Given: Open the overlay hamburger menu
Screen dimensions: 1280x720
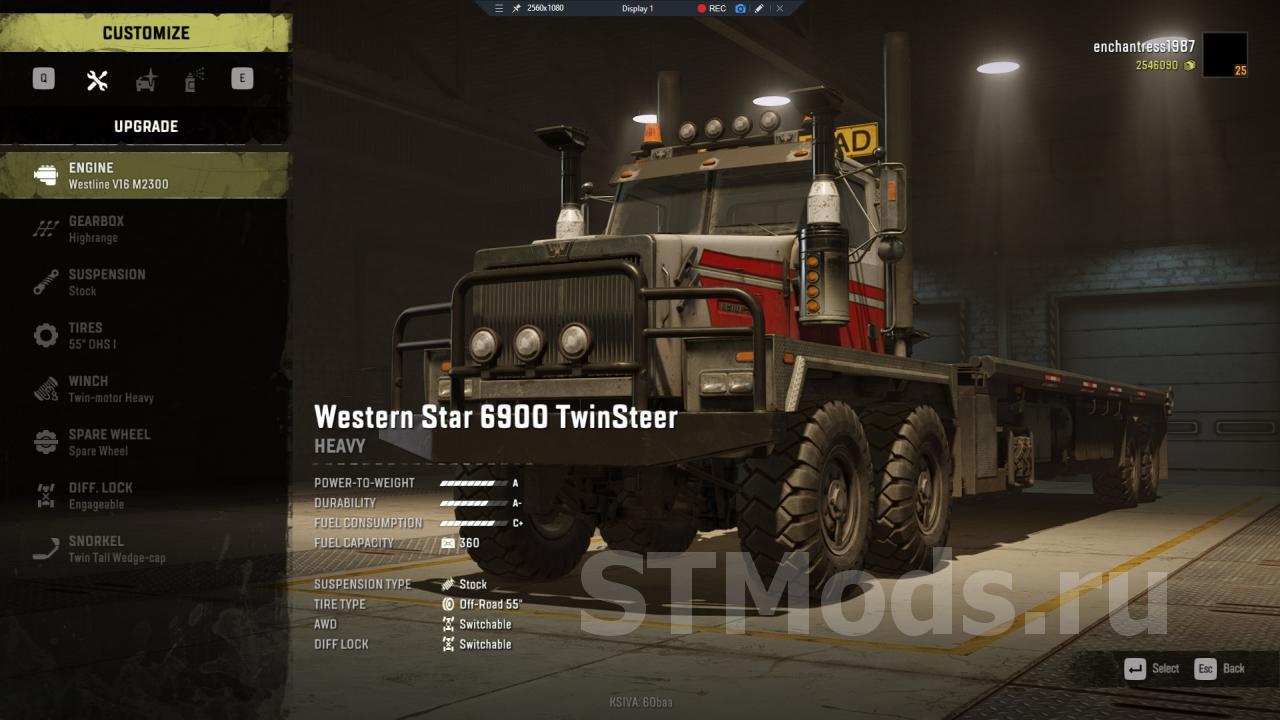Looking at the screenshot, I should point(499,8).
